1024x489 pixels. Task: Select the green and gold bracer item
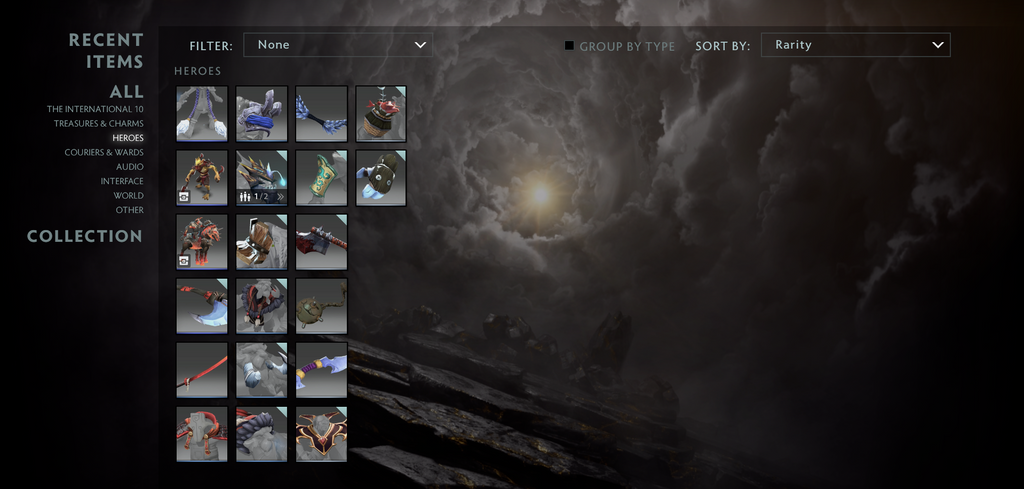pos(322,177)
